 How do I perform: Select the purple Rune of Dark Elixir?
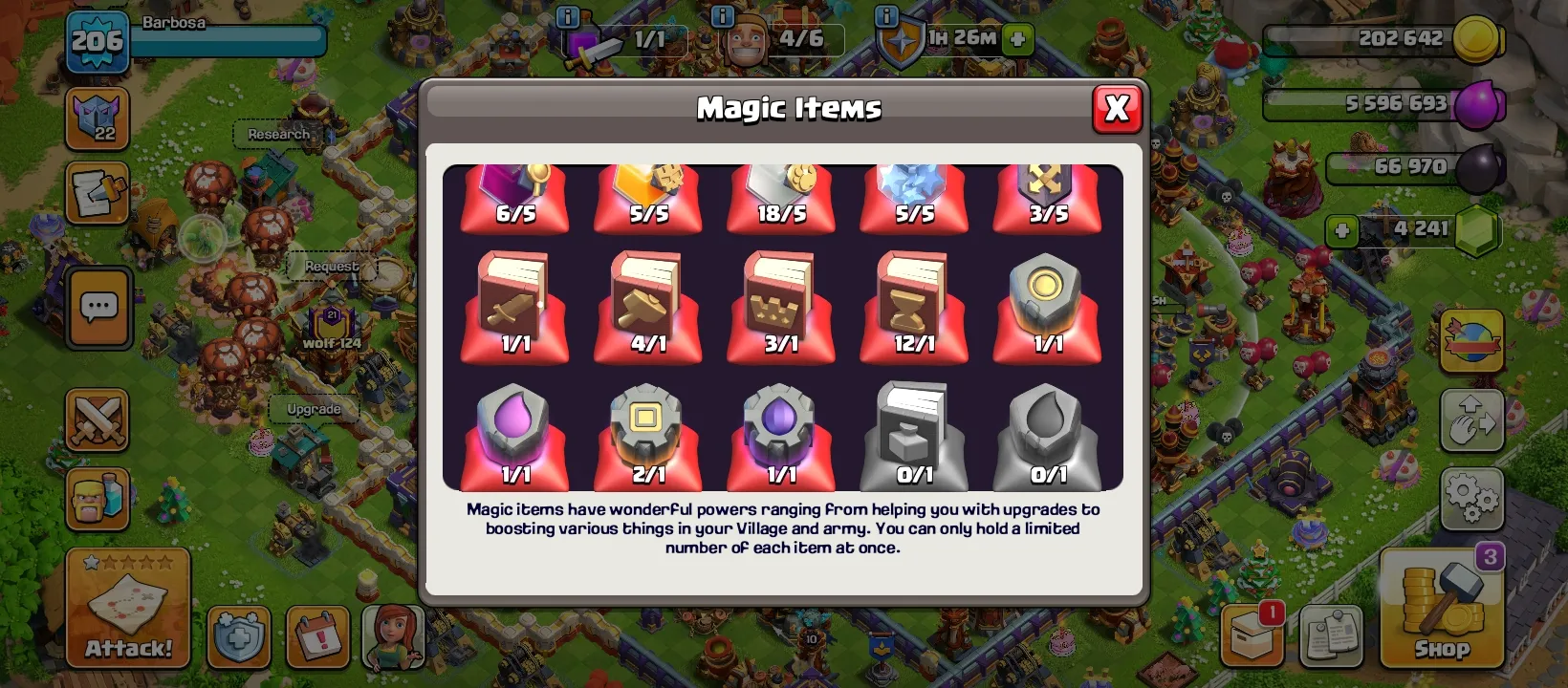tap(781, 432)
